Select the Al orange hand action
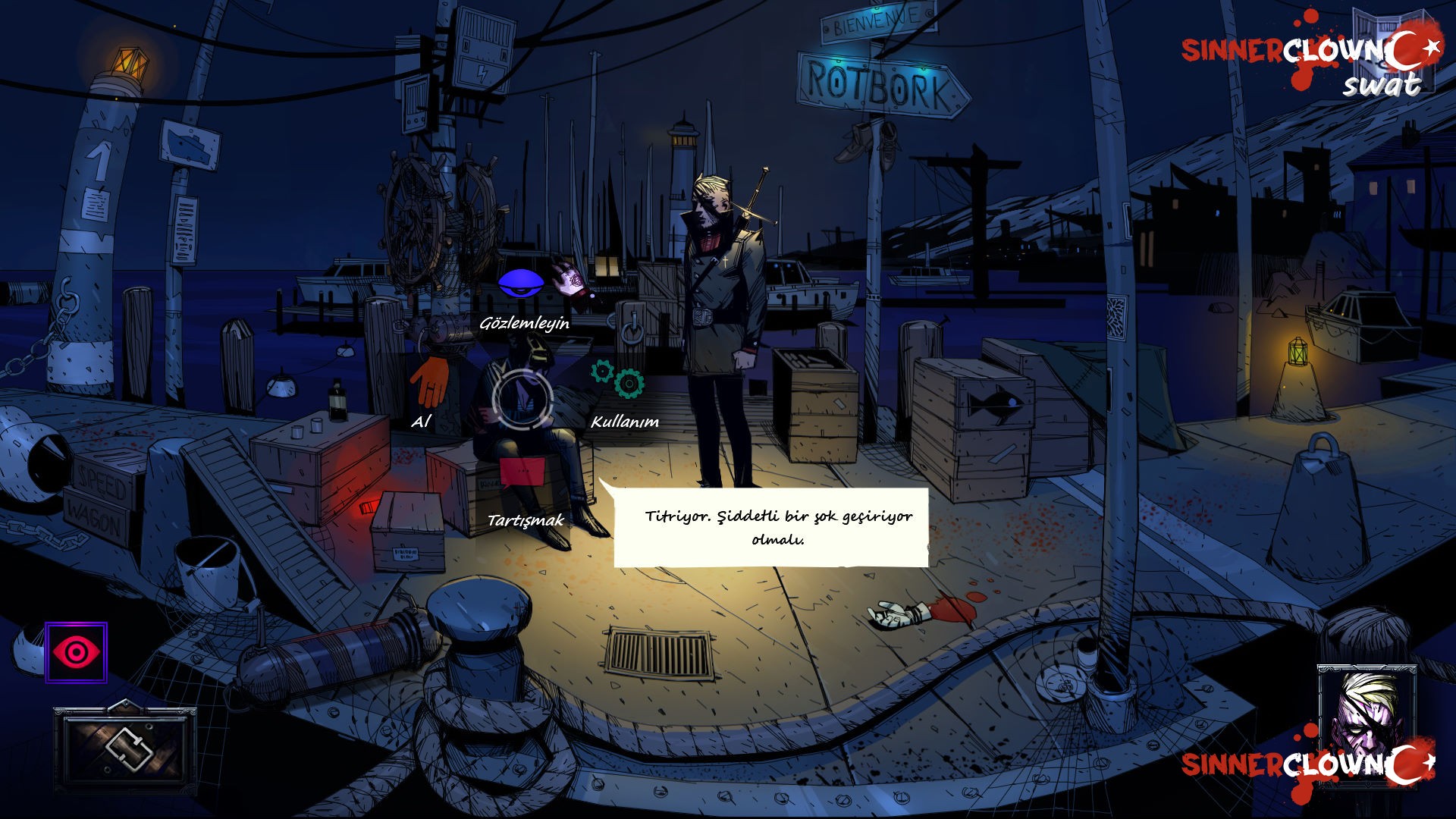Screen dimensions: 1456x819 (x=429, y=381)
